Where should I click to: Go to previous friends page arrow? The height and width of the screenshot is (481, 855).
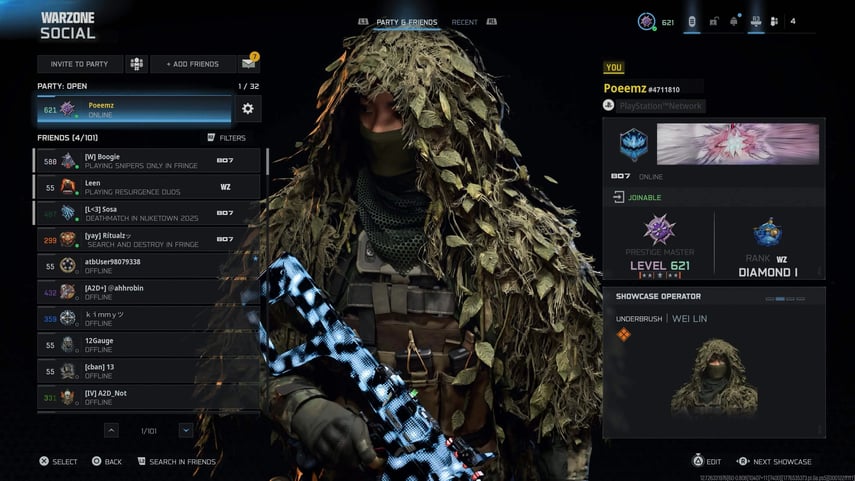(x=111, y=430)
